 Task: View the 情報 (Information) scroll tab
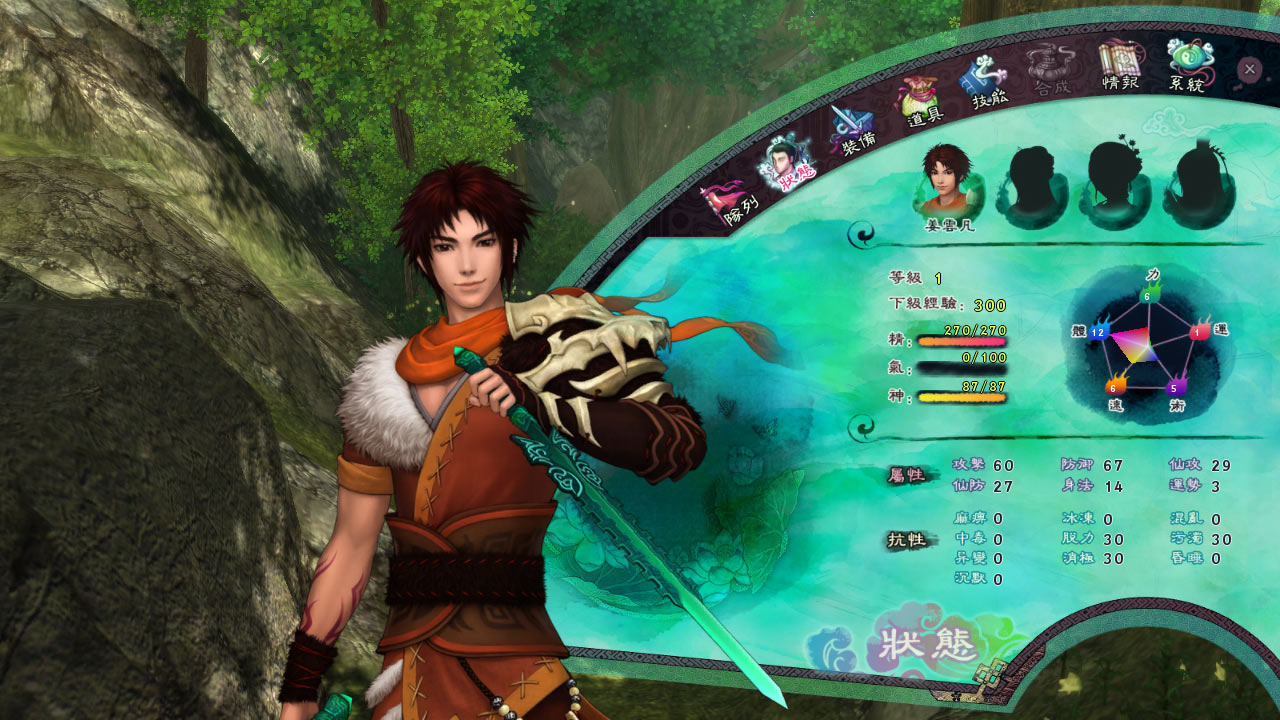point(1119,67)
